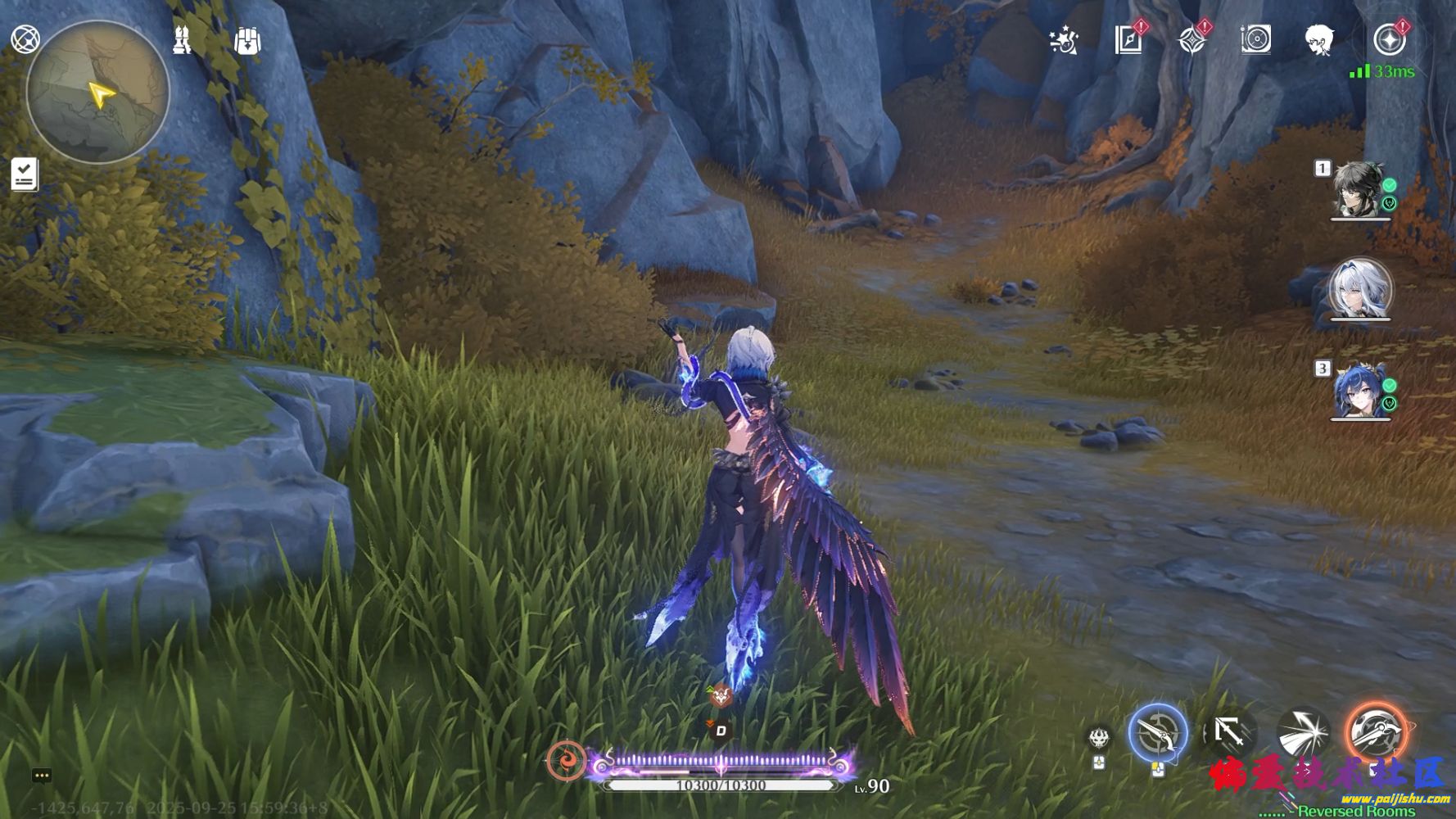Use the blue-ringed pistol skill

[x=1158, y=733]
